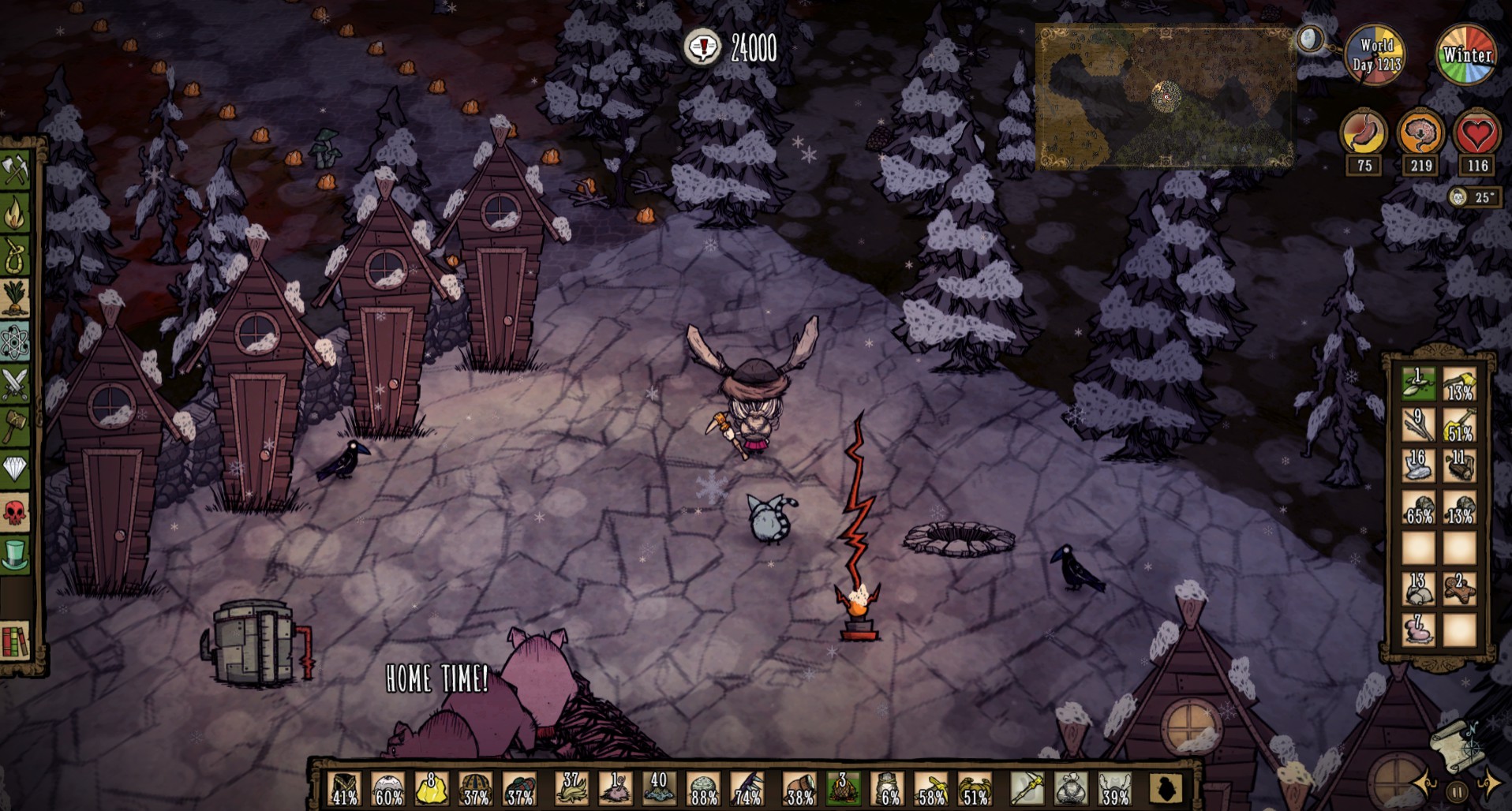This screenshot has height=811, width=1512.
Task: Open the fire Light crafting tab
Action: click(15, 213)
